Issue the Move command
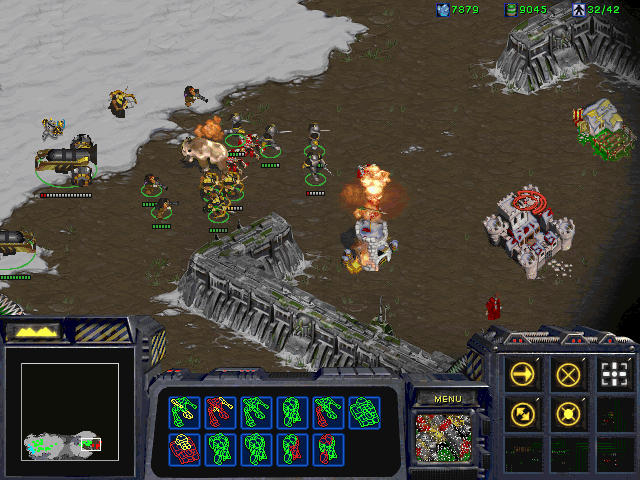Viewport: 640px width, 480px height. click(x=523, y=374)
